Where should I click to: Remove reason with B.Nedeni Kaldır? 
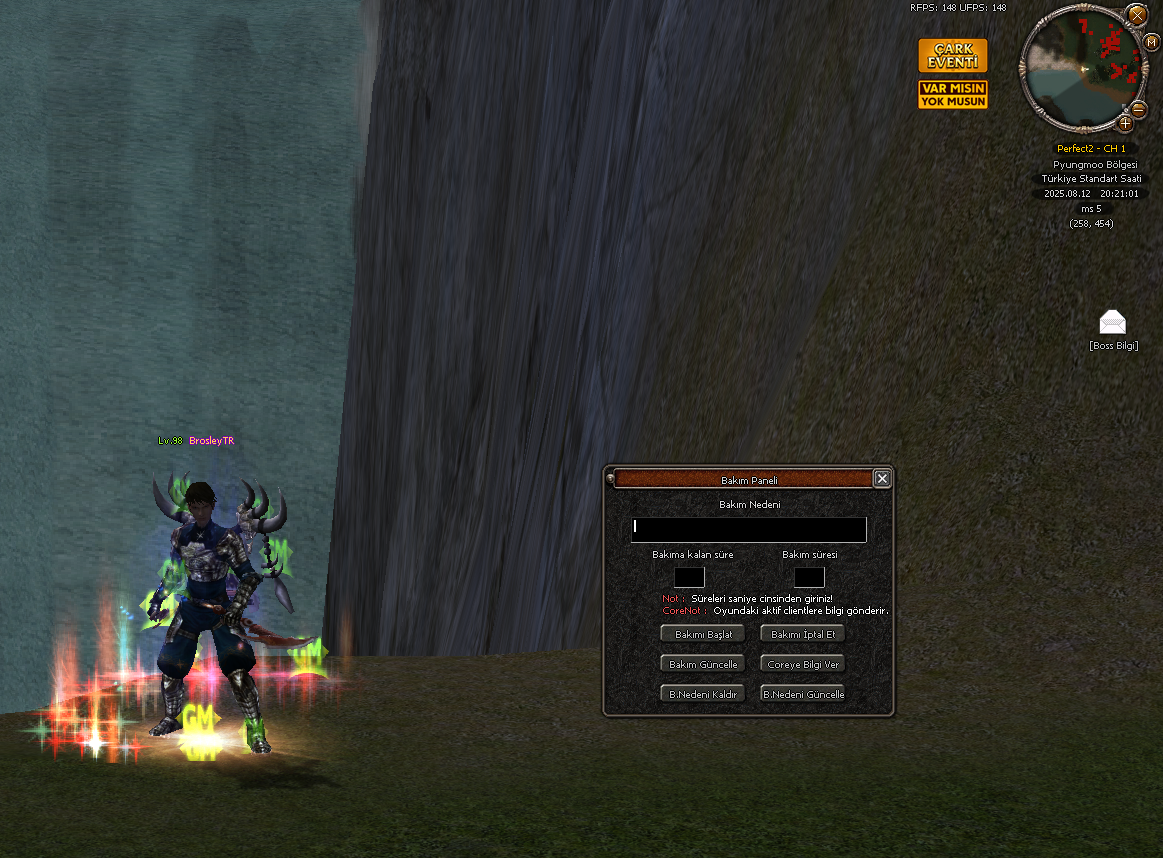click(x=703, y=694)
